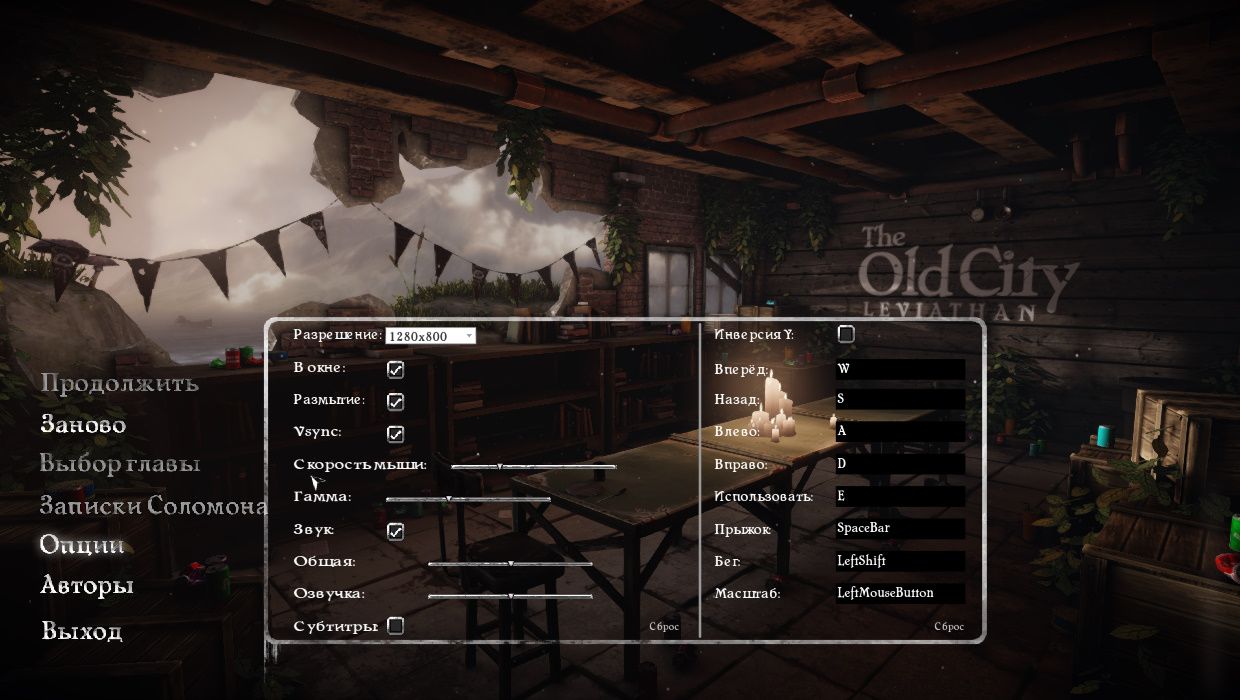
Task: Disable the Vsync checkbox
Action: [396, 433]
